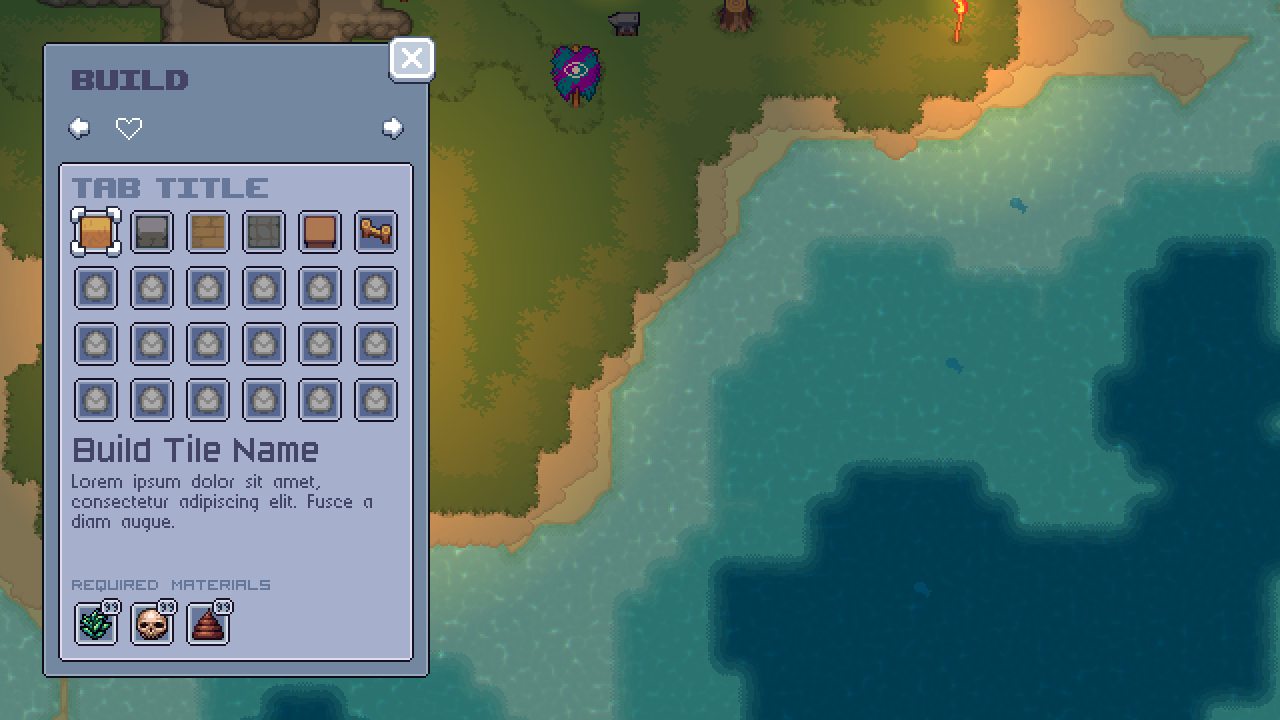This screenshot has width=1280, height=720.
Task: Choose the stone tile flooring option
Action: tap(264, 231)
